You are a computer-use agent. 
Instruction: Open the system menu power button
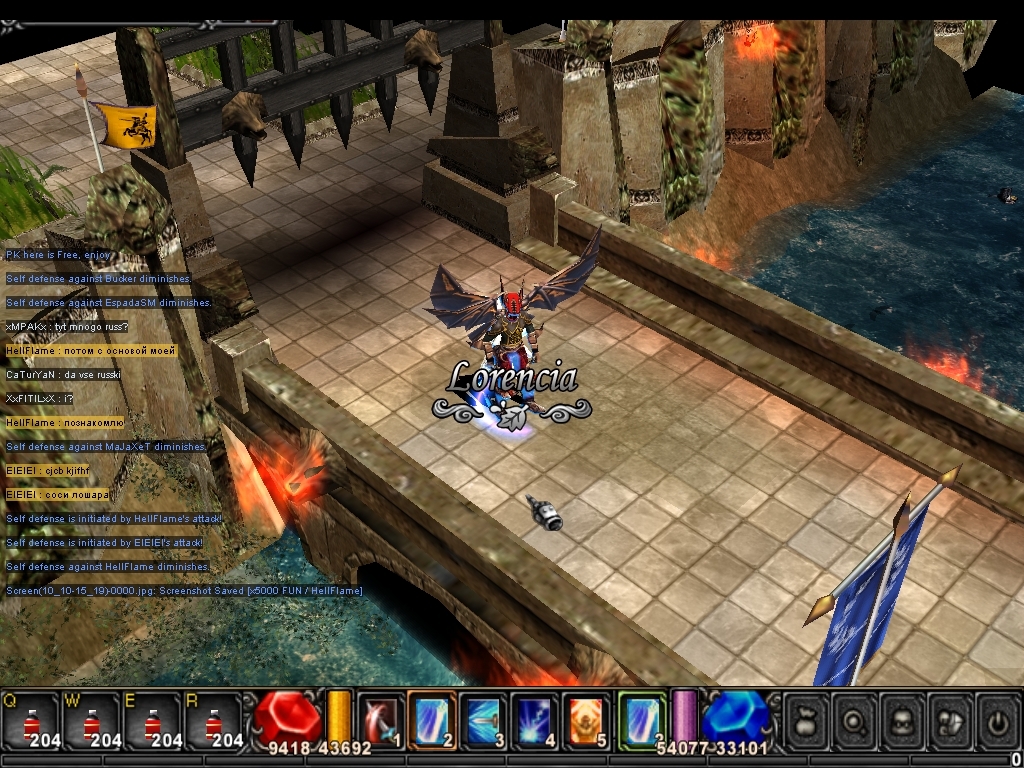click(x=997, y=720)
